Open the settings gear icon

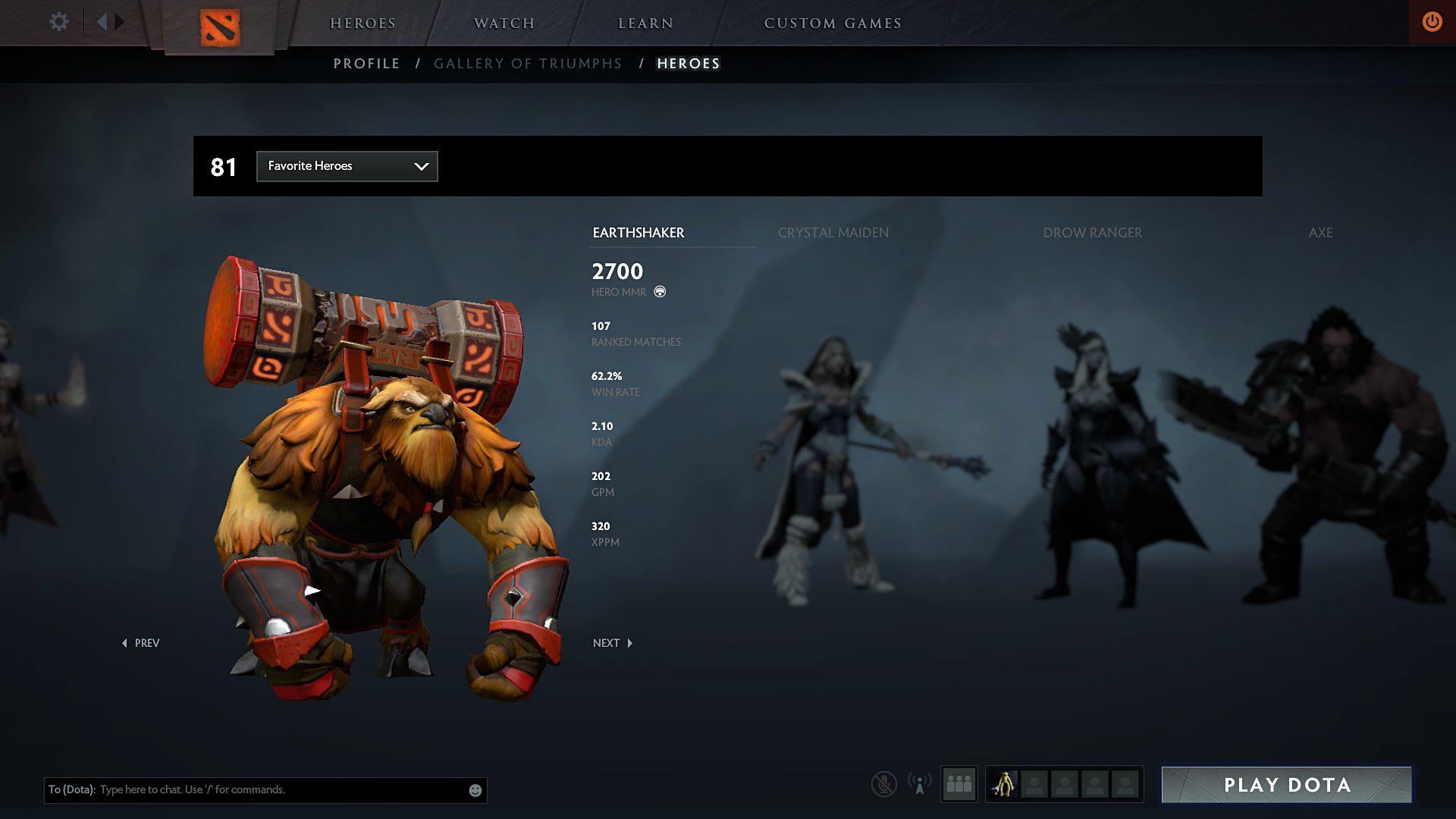(x=58, y=21)
